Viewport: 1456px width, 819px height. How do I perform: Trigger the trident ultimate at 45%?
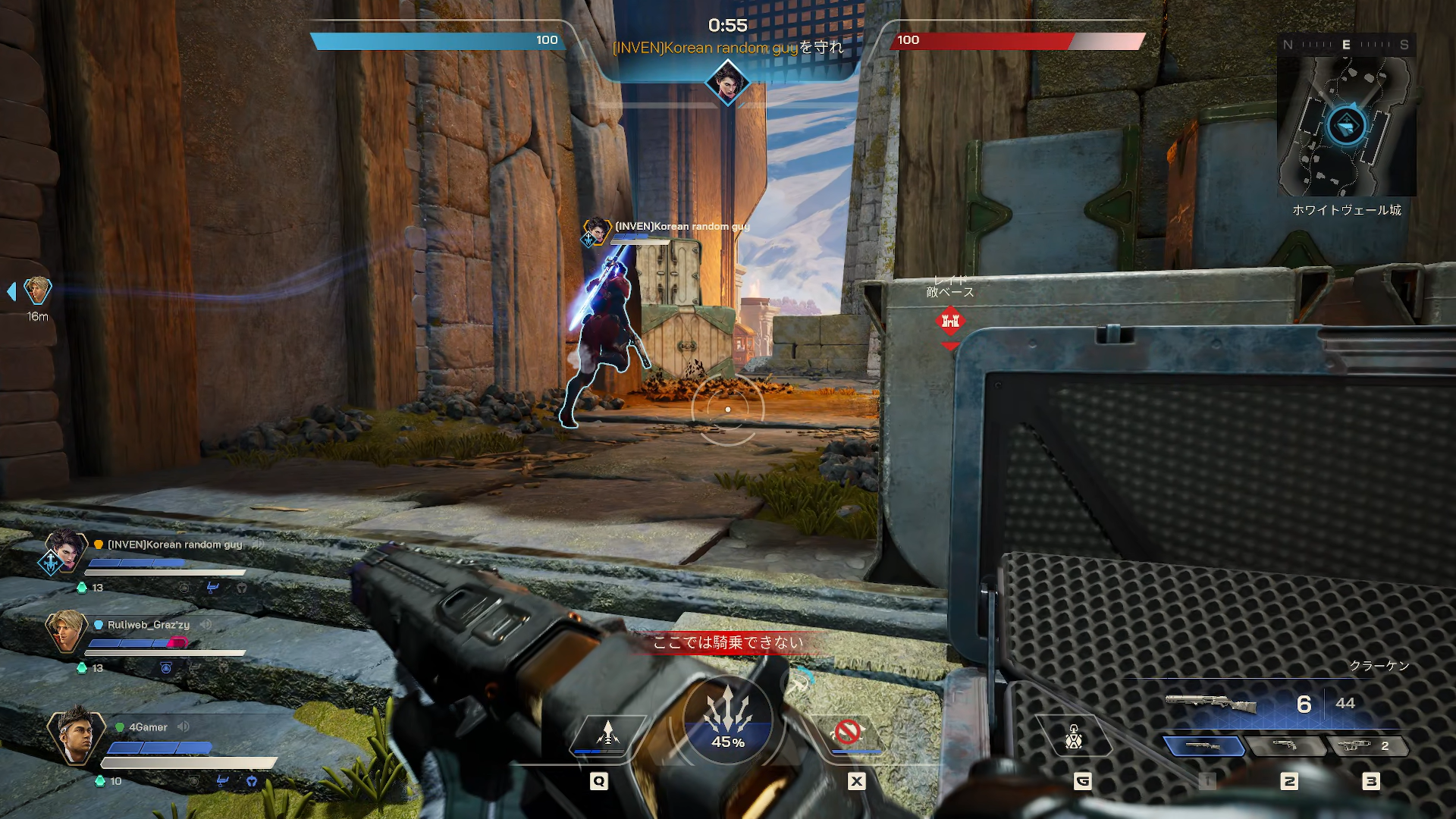[x=727, y=719]
